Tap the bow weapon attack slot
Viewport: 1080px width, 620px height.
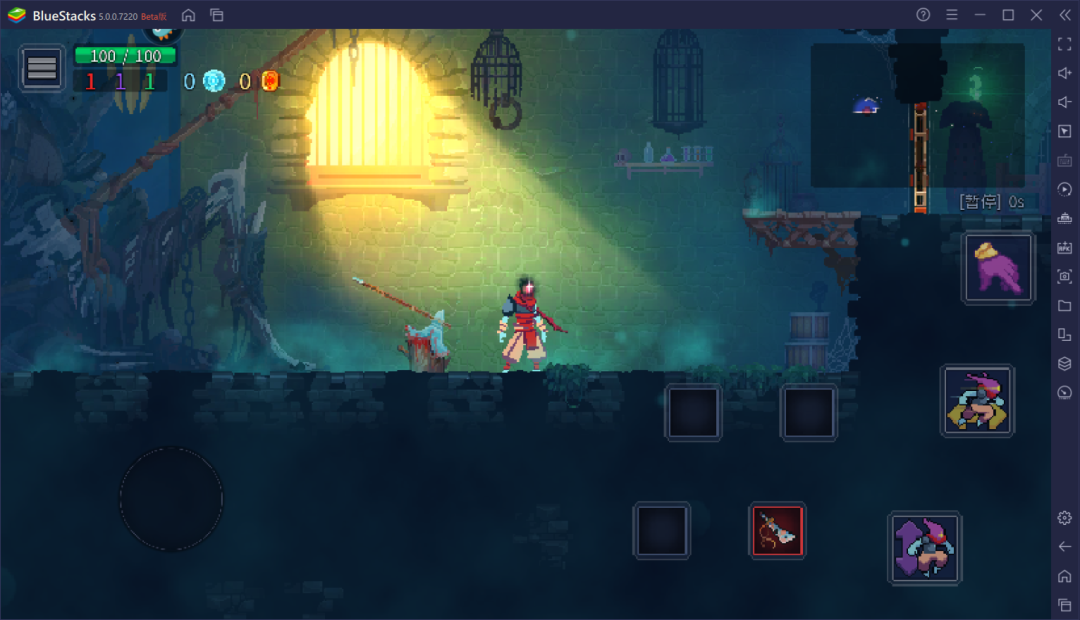777,530
